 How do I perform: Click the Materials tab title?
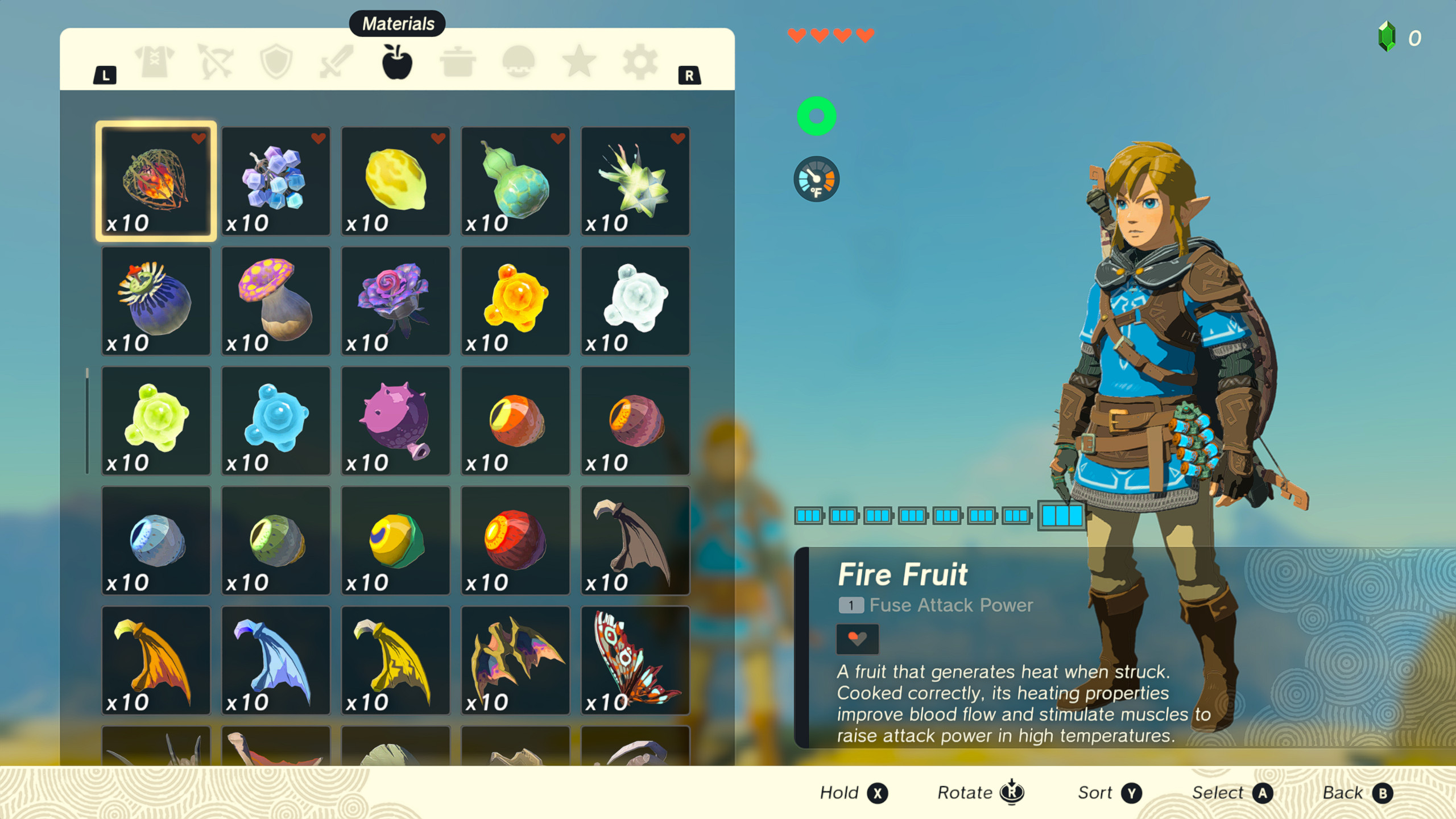tap(397, 24)
